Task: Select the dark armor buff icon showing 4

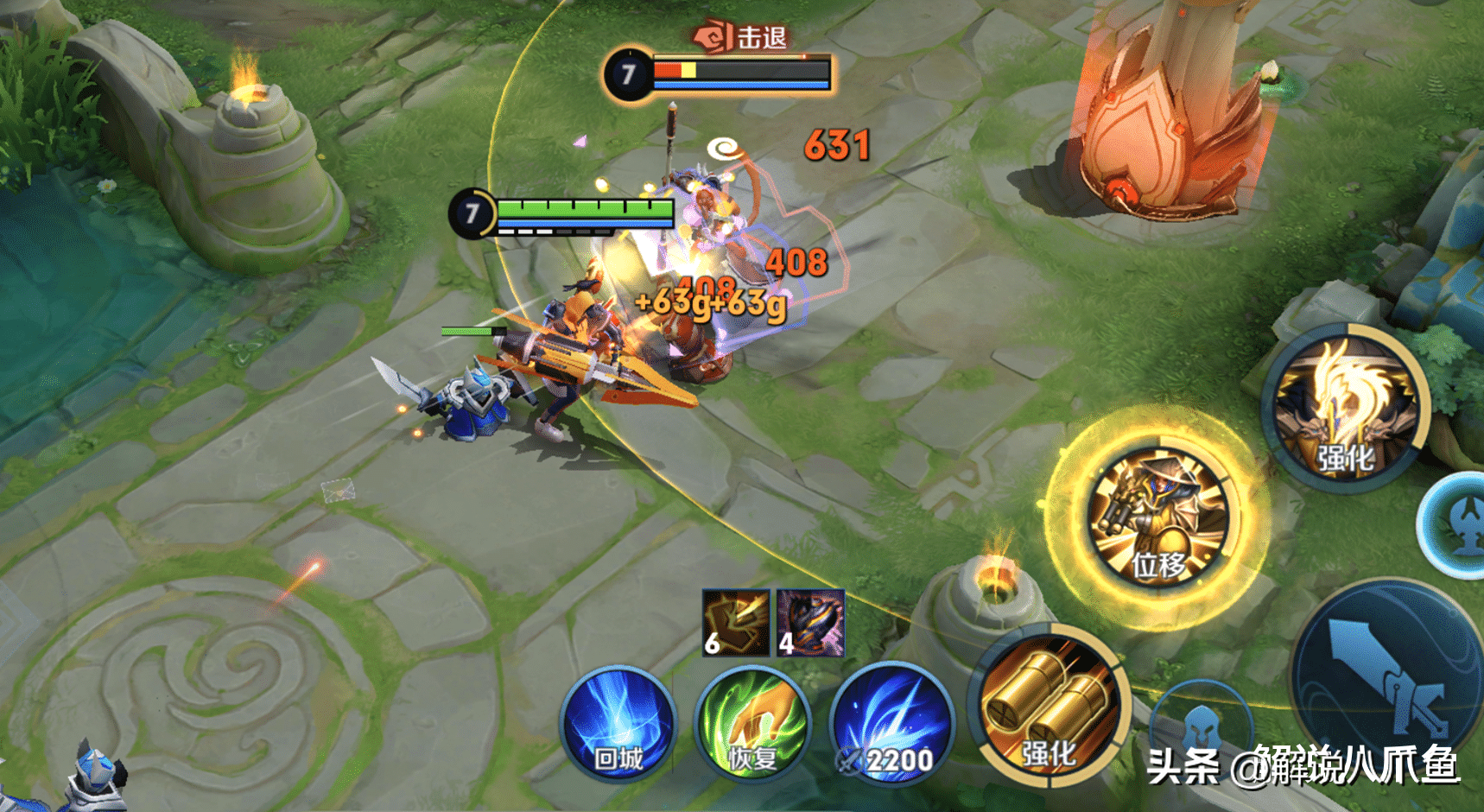Action: pyautogui.click(x=809, y=623)
